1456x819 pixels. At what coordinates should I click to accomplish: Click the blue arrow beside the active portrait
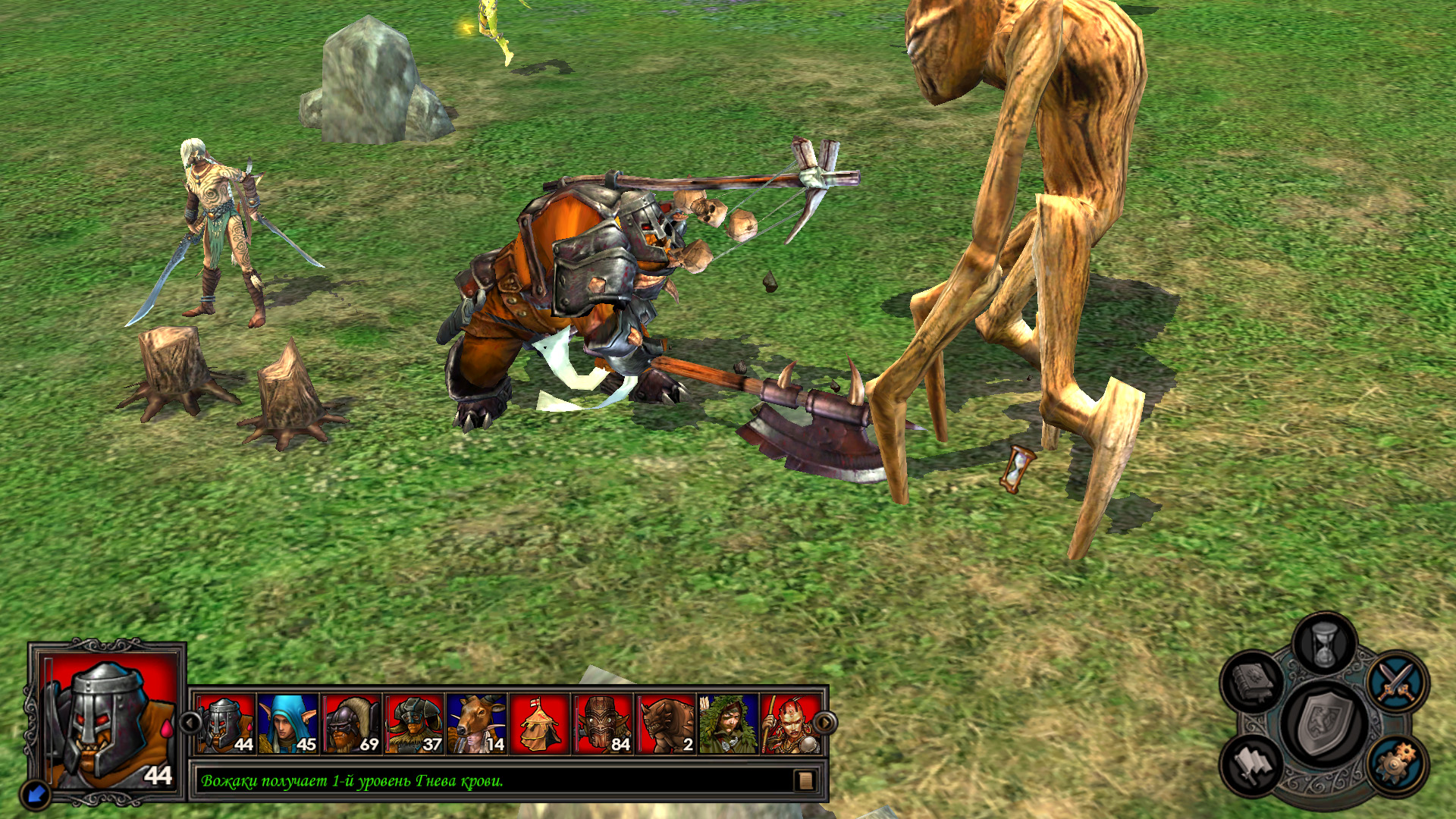35,795
